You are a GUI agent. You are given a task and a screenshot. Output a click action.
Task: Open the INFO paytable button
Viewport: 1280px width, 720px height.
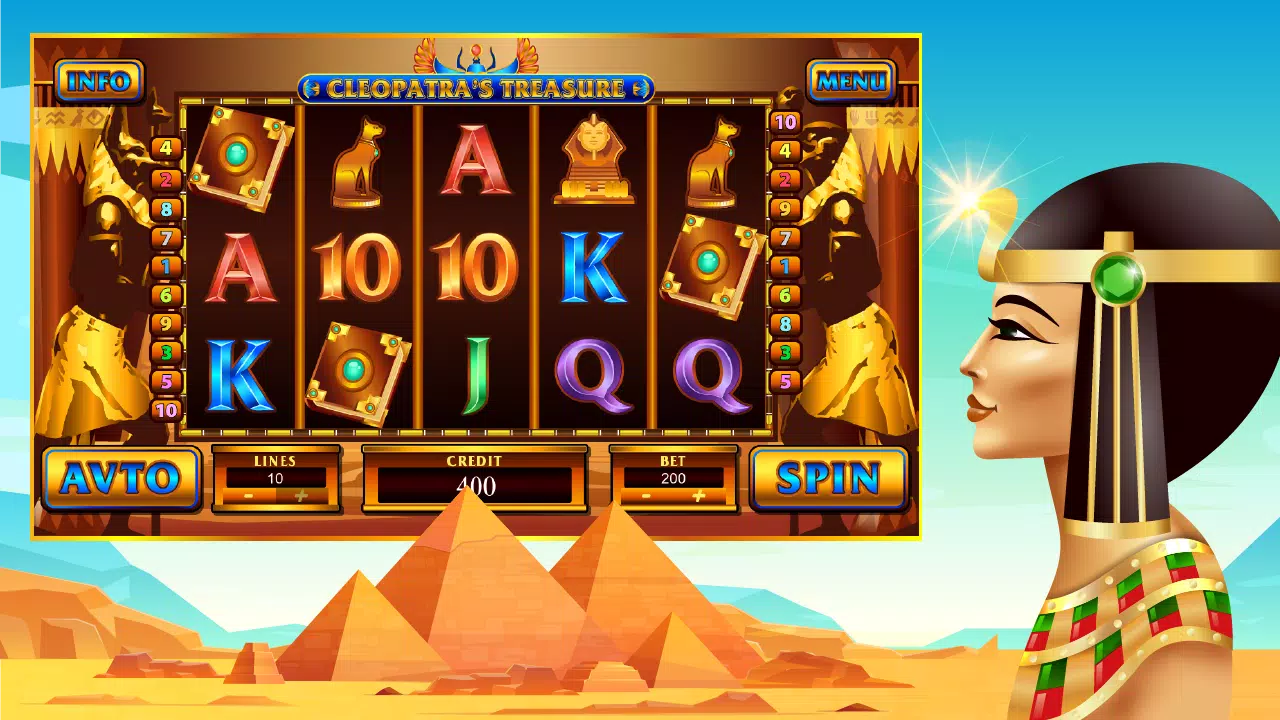[x=99, y=81]
